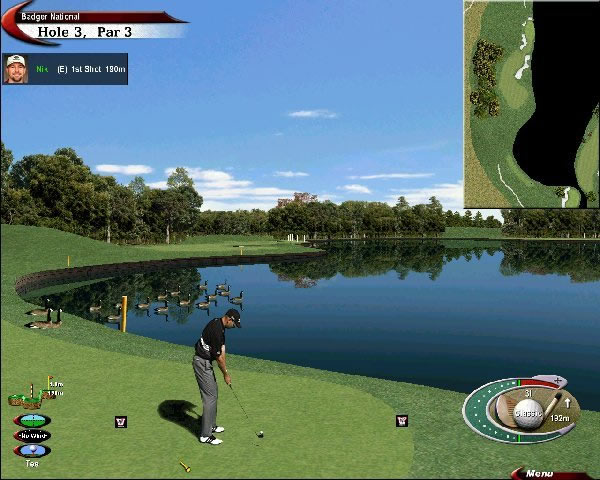Select player Nik's portrait panel
The image size is (600, 480).
[x=16, y=69]
